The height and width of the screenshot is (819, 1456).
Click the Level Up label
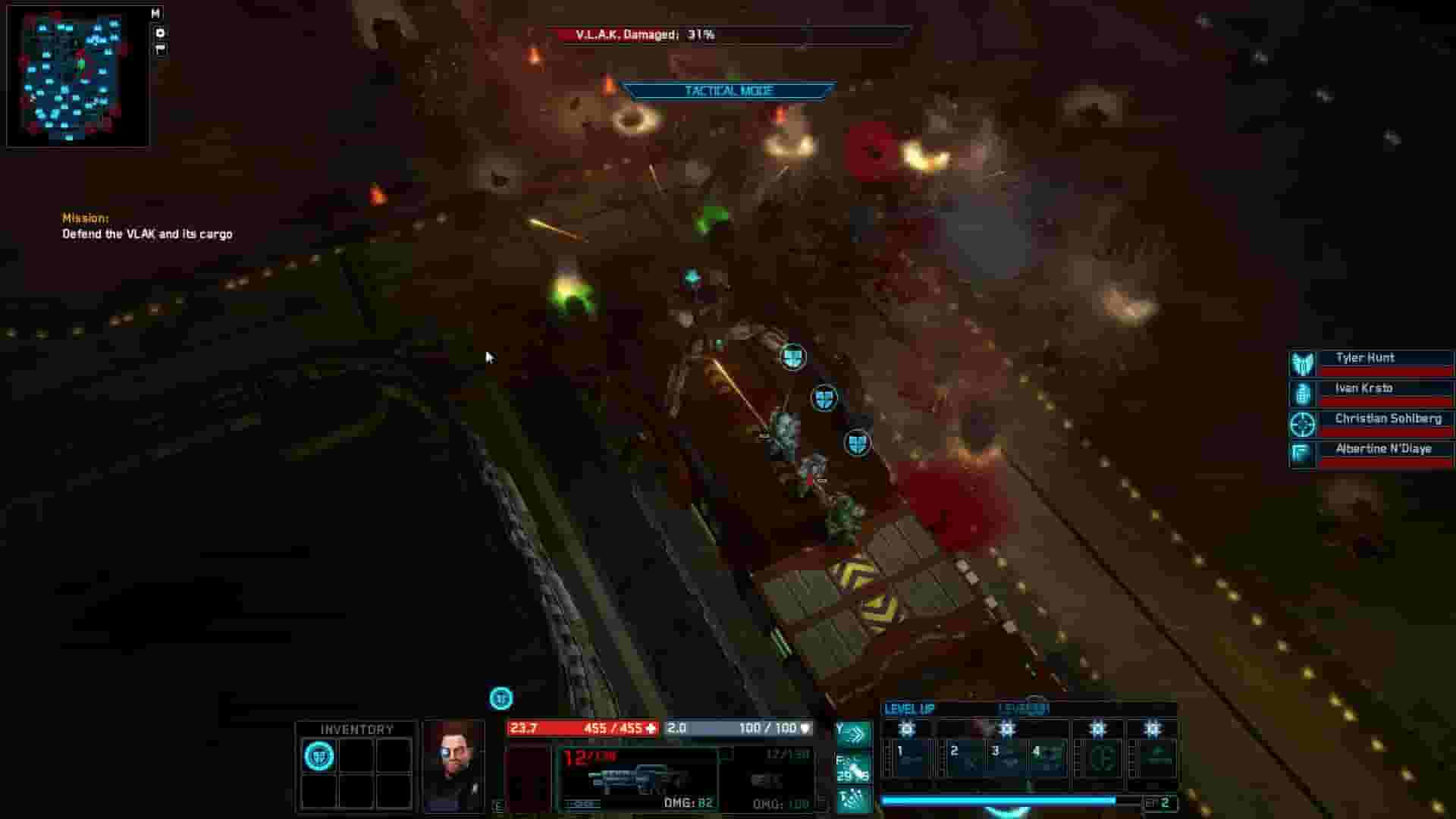pos(910,708)
